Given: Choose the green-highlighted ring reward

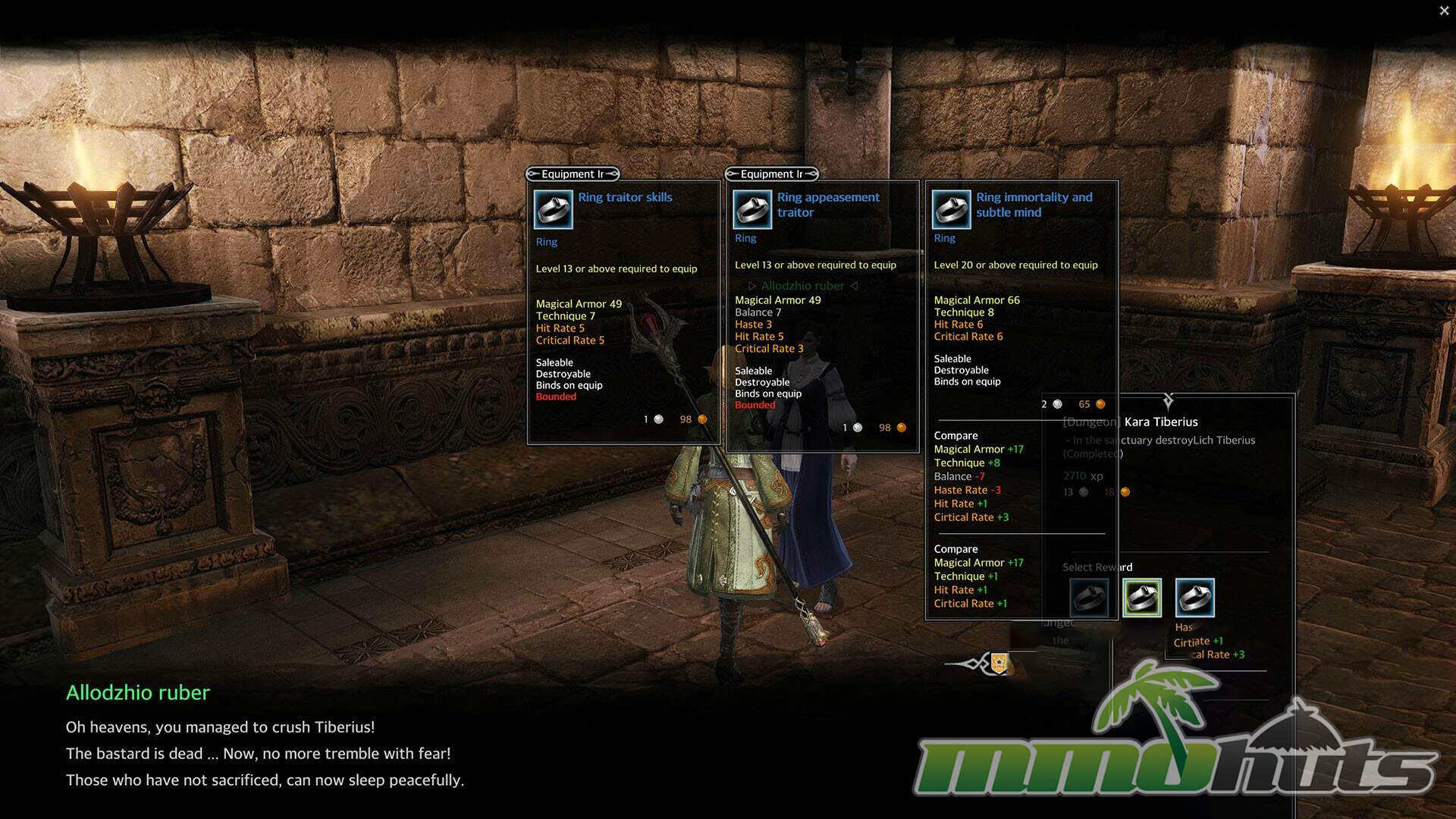Looking at the screenshot, I should [x=1141, y=598].
